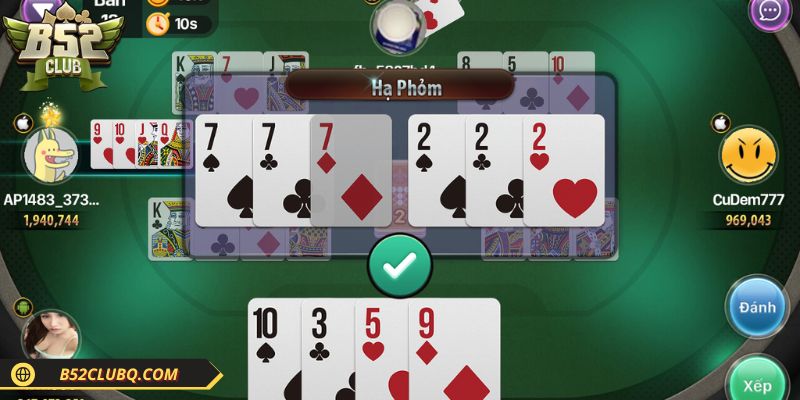Tap the blue Đánh button
The image size is (800, 400).
pos(758,308)
